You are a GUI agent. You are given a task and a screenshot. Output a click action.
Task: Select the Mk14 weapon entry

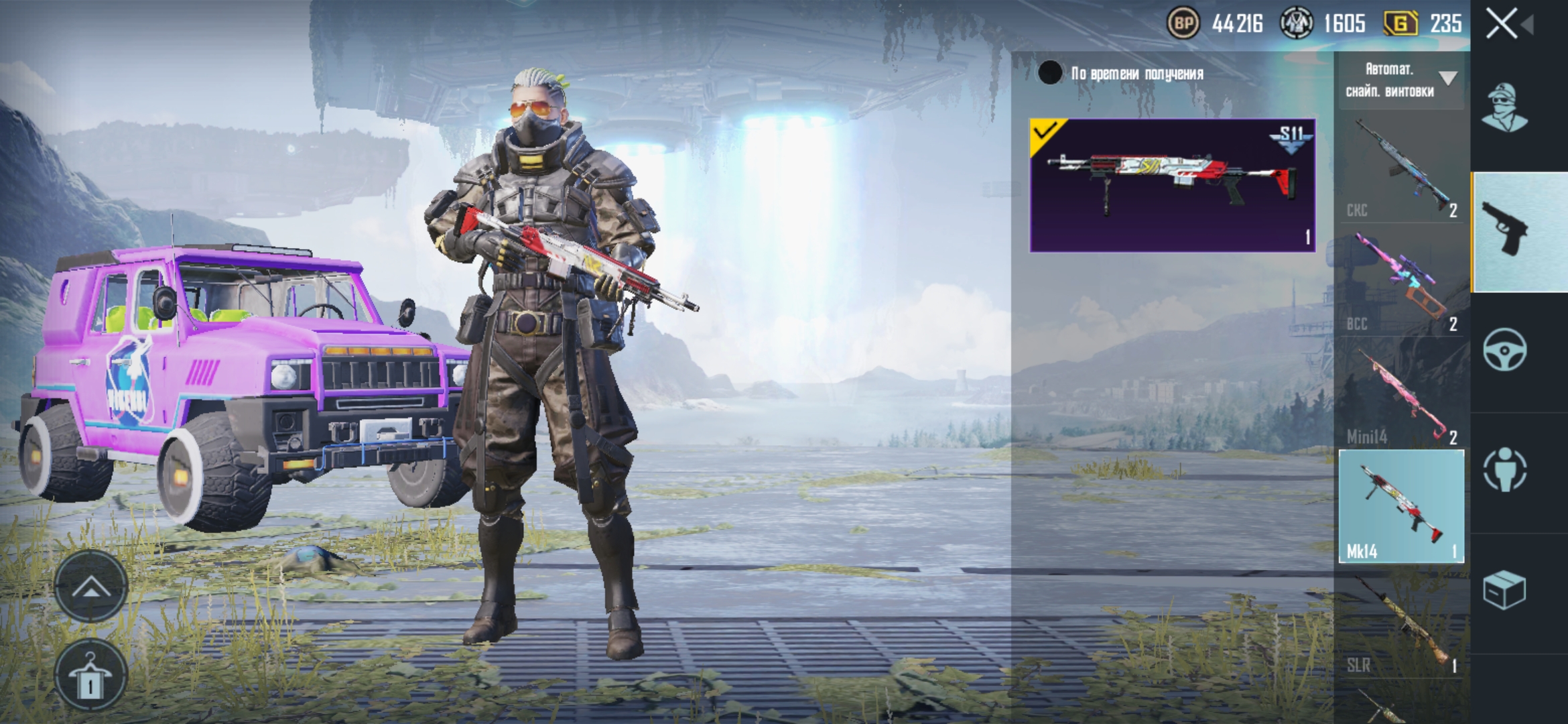[x=1400, y=506]
